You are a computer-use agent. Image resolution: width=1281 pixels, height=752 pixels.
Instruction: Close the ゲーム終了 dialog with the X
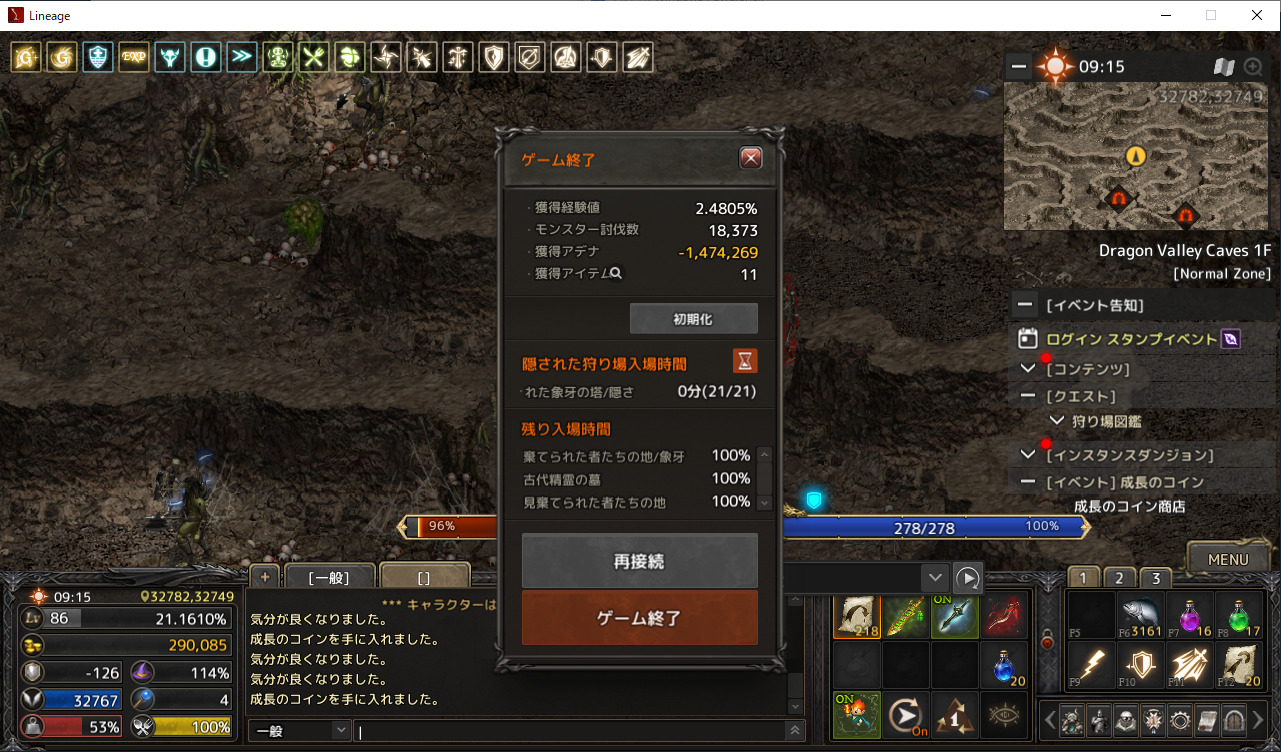[751, 158]
